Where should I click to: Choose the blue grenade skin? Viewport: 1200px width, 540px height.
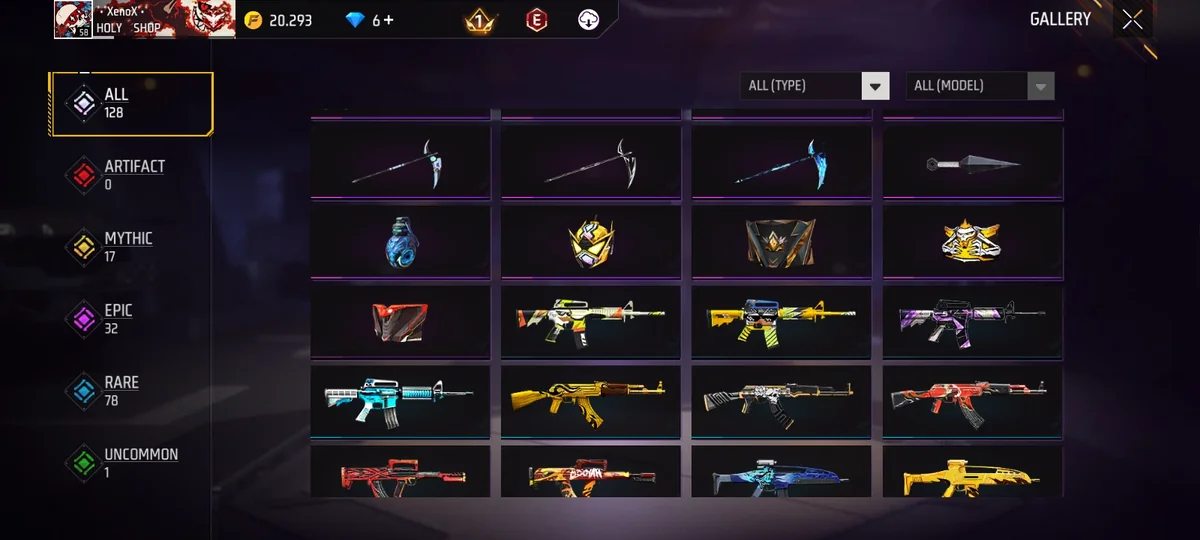pos(400,242)
